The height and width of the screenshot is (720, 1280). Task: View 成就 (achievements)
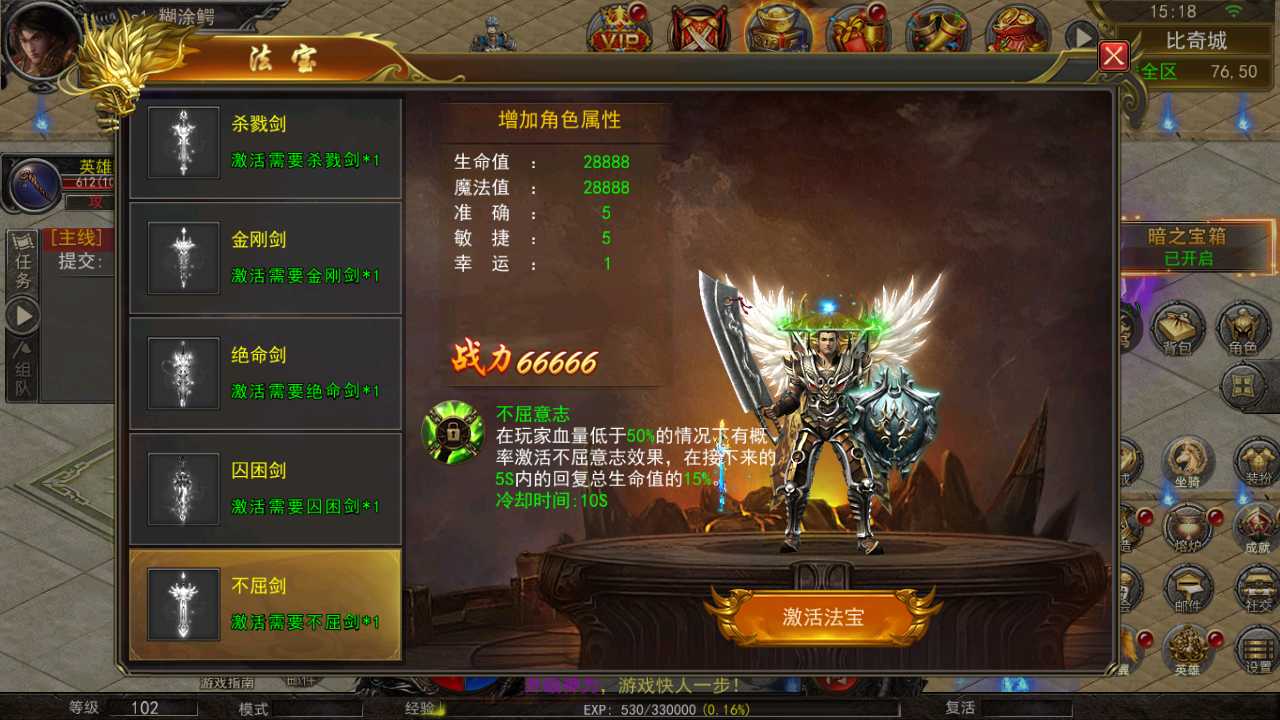click(x=1258, y=525)
